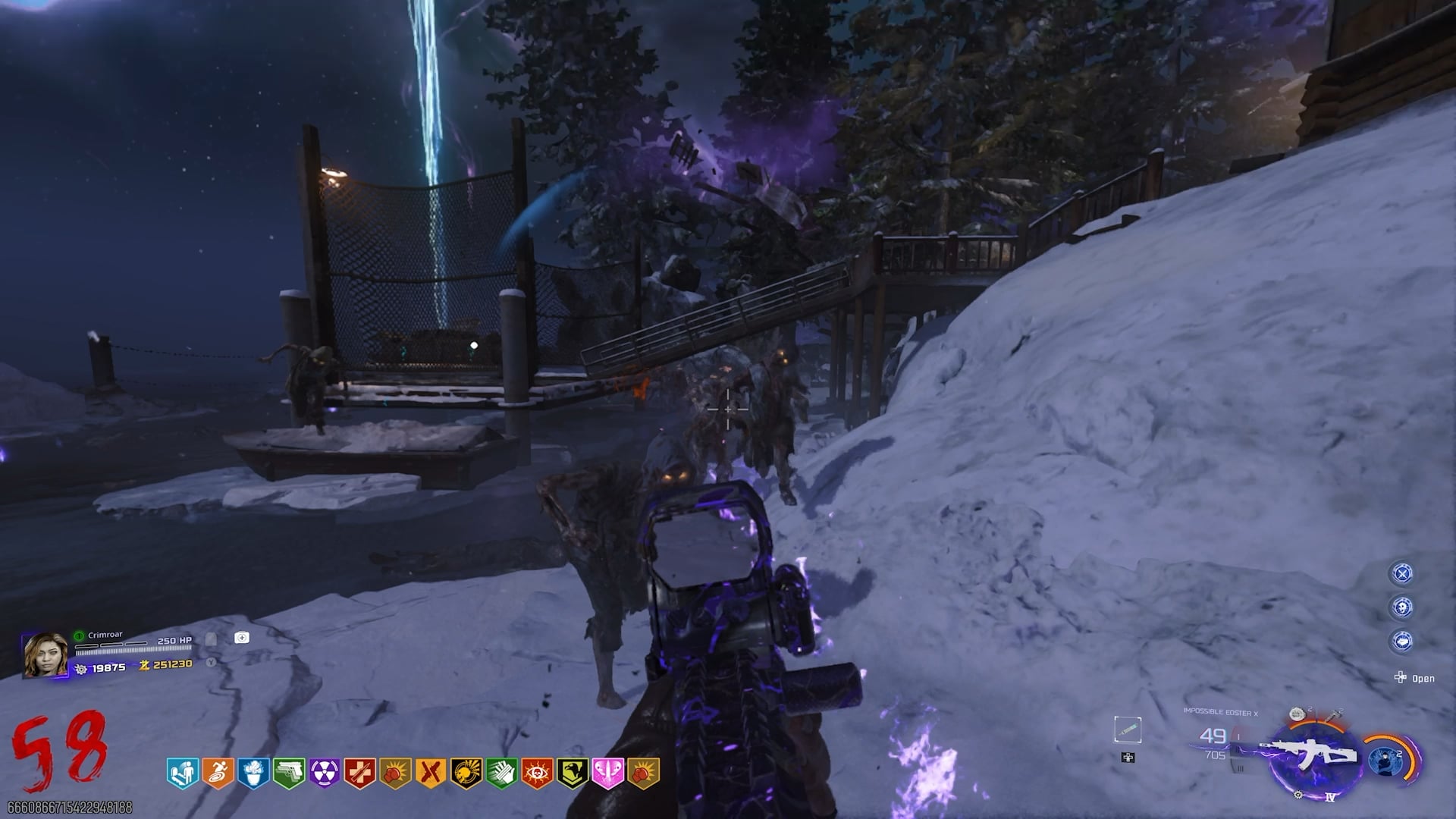This screenshot has width=1456, height=819.
Task: Click the crossed swords round emblem
Action: pos(1402,573)
